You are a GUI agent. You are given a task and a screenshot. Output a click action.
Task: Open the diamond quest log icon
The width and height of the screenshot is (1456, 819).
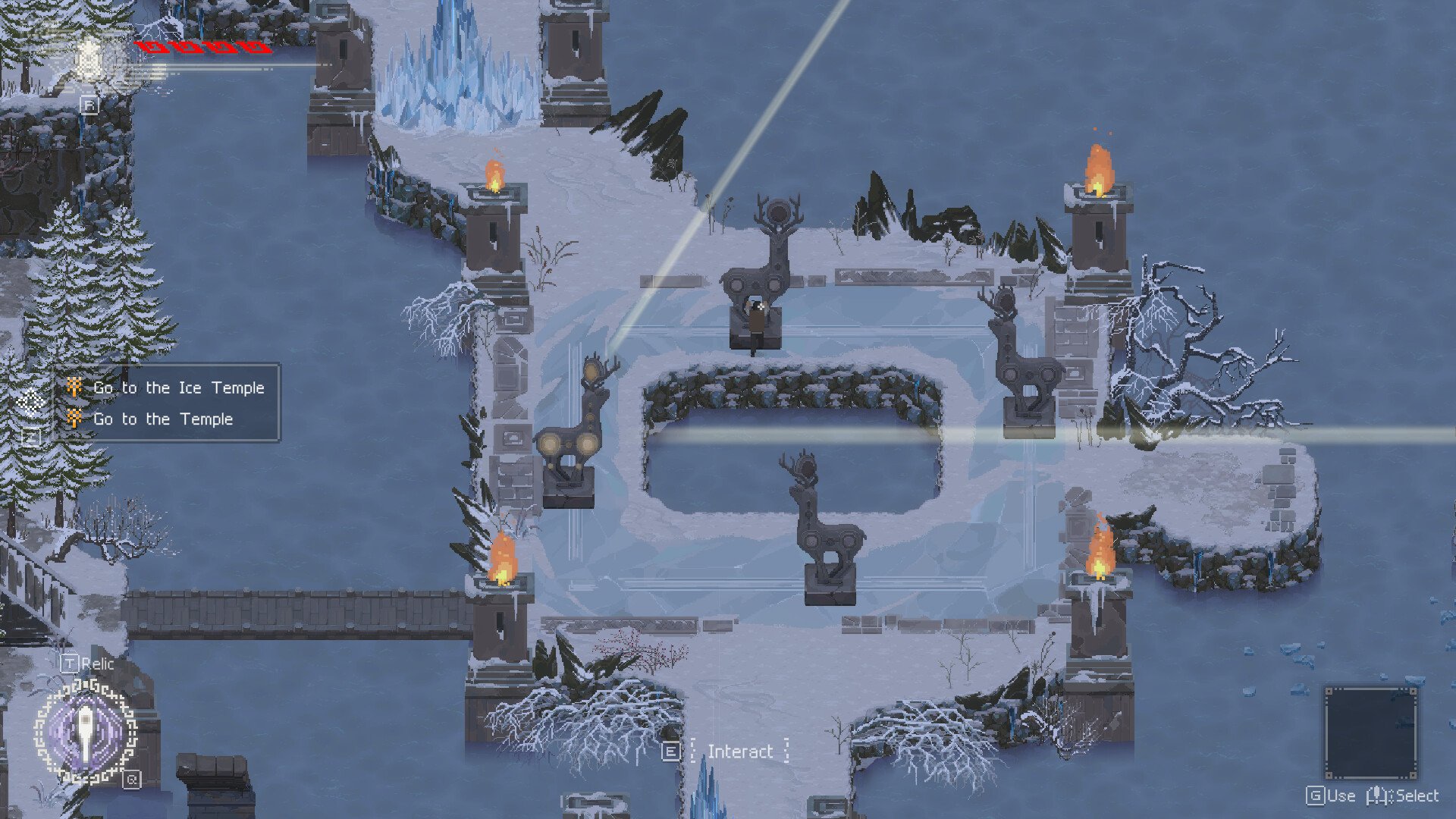point(31,400)
